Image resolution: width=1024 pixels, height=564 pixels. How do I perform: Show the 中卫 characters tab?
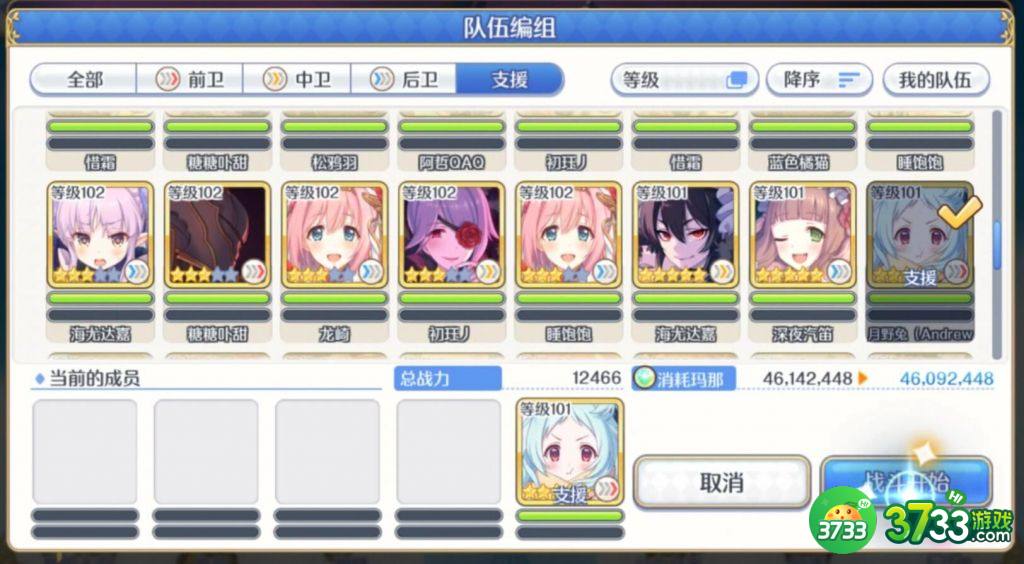(x=300, y=79)
